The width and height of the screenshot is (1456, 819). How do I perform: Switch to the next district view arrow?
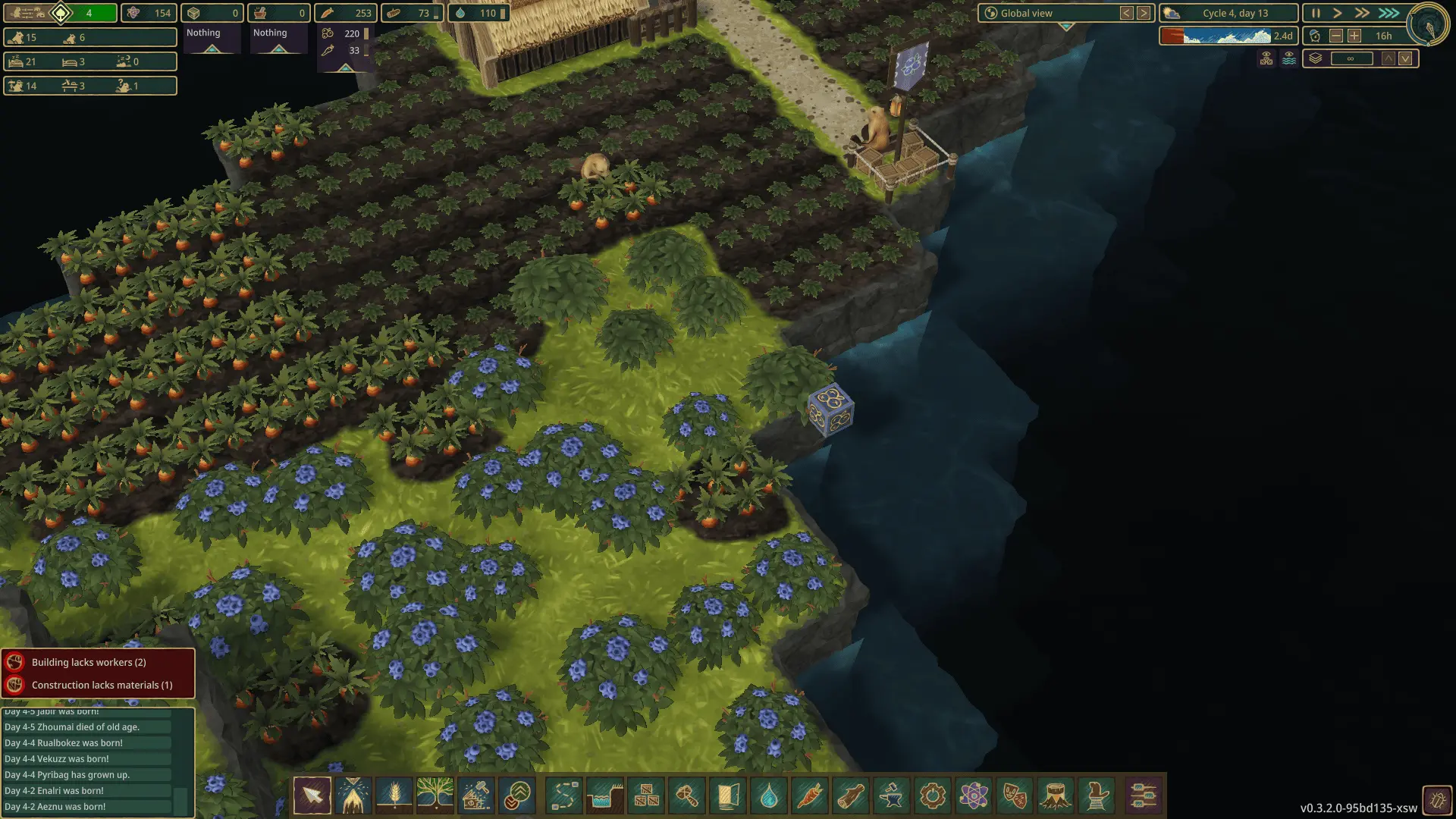click(1144, 13)
